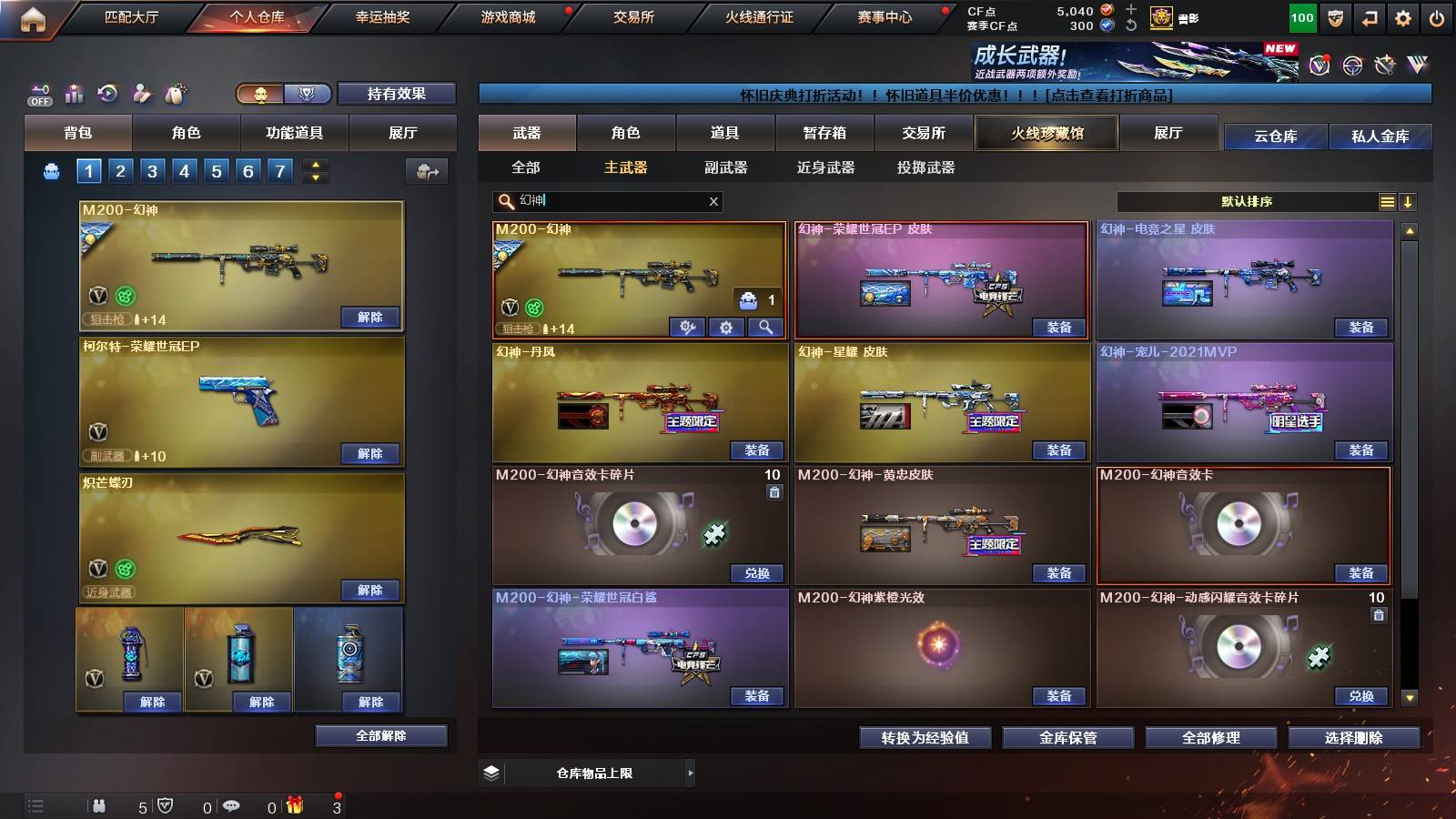Click the home icon in top-left corner
Screen dimensions: 1456x819
(35, 16)
